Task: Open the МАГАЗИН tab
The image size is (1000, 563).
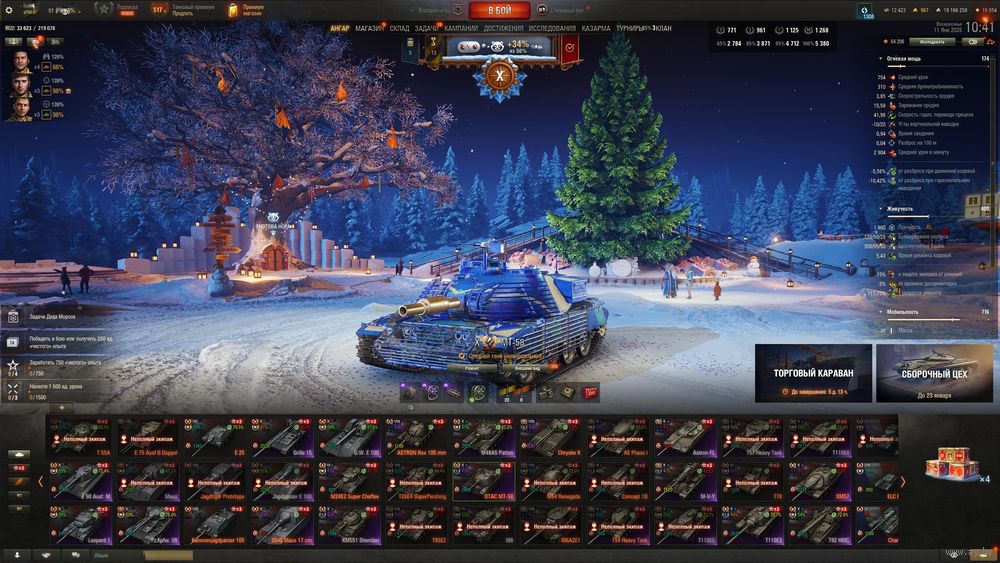Action: point(370,29)
